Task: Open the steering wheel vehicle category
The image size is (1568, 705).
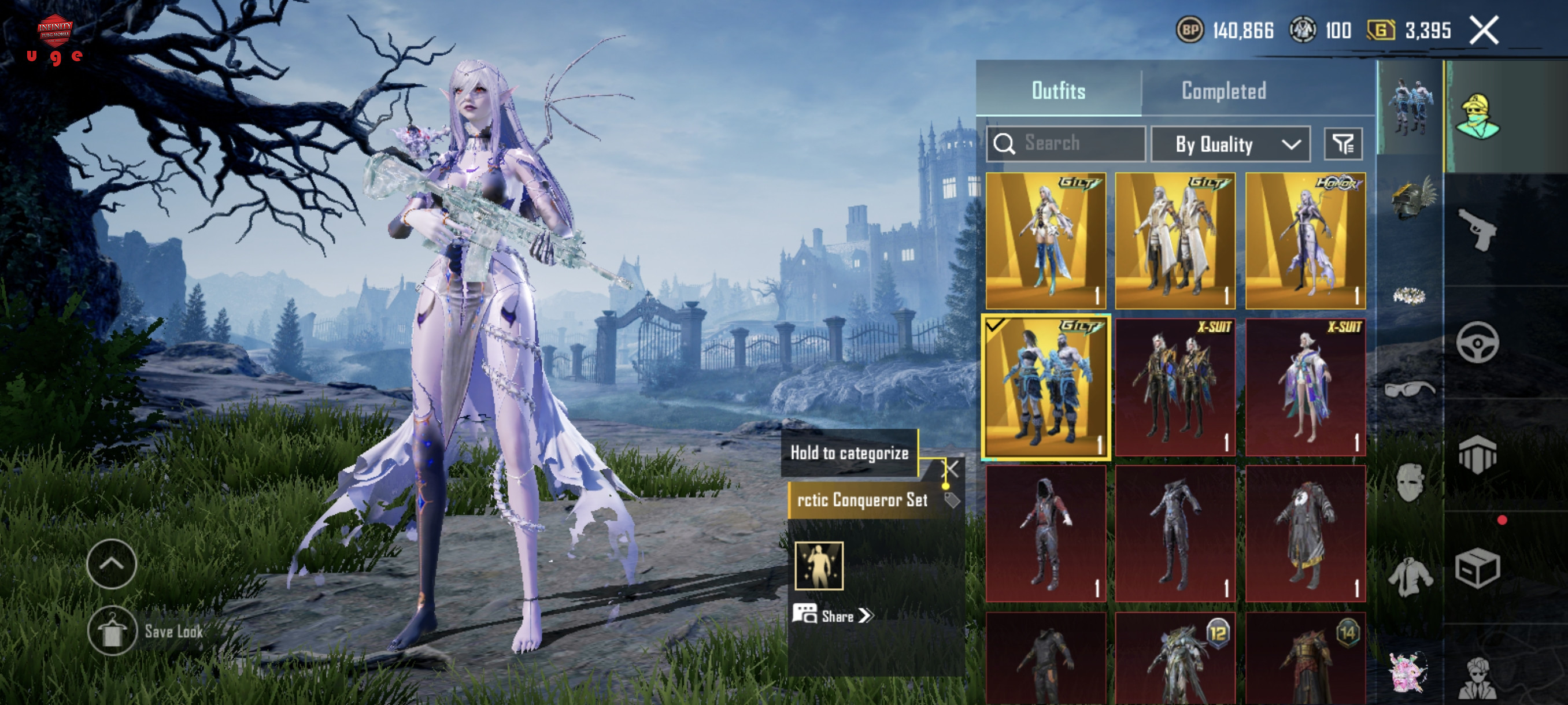Action: tap(1478, 343)
